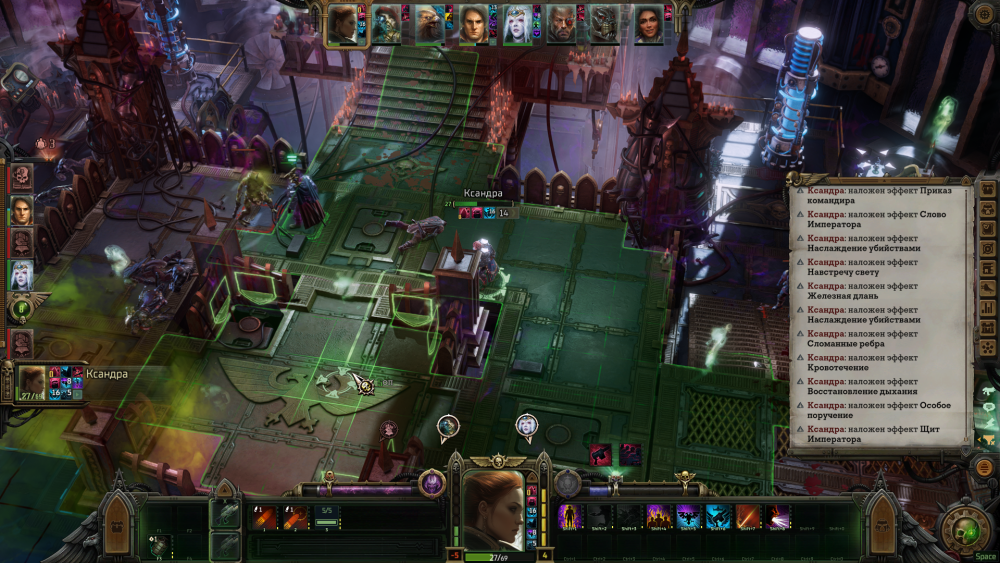Click the brown-haired man in initiative tracker
The height and width of the screenshot is (563, 1000).
[21, 210]
